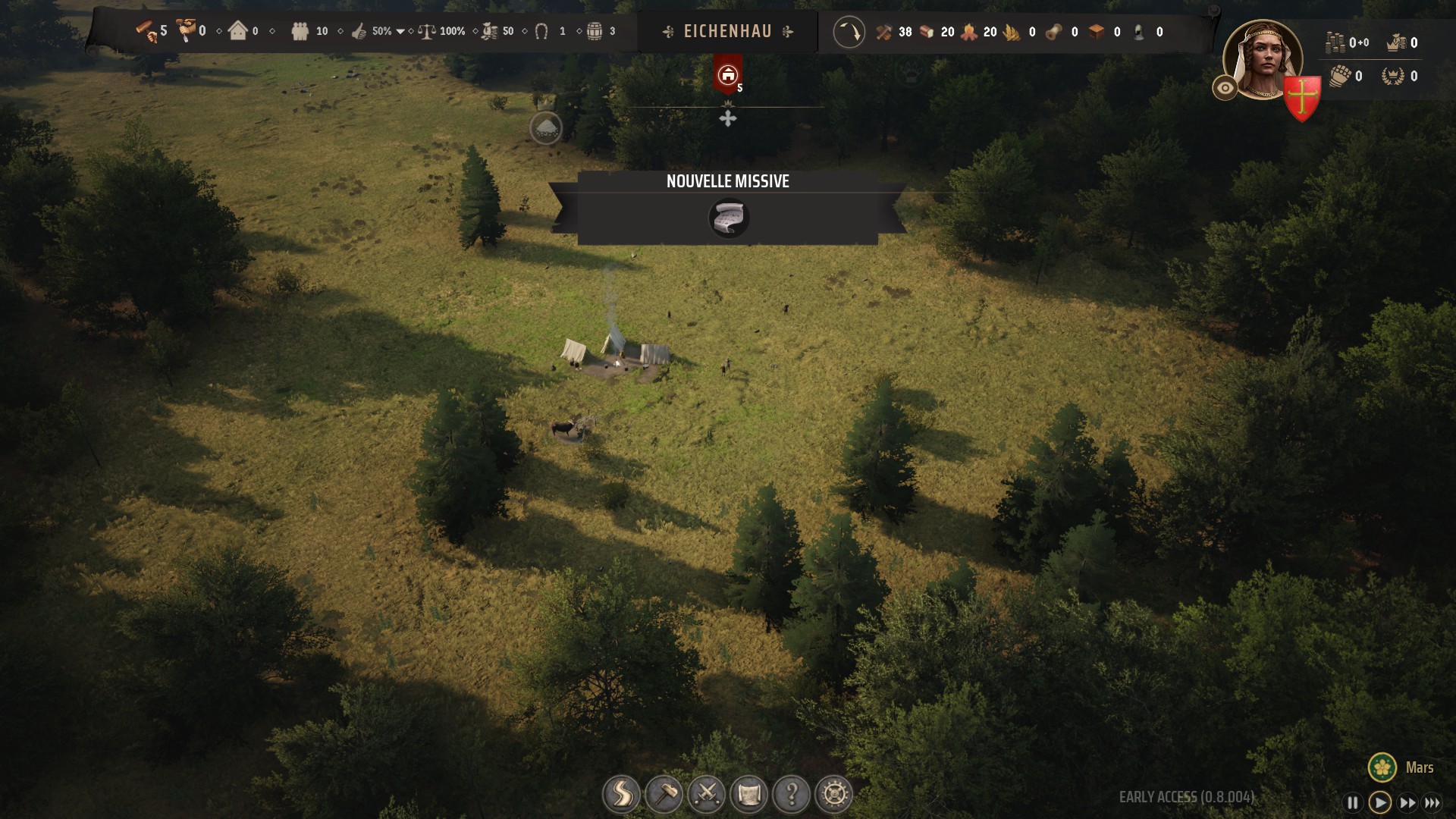Screen dimensions: 1456x819
Task: Click the red house settlement marker
Action: [727, 74]
